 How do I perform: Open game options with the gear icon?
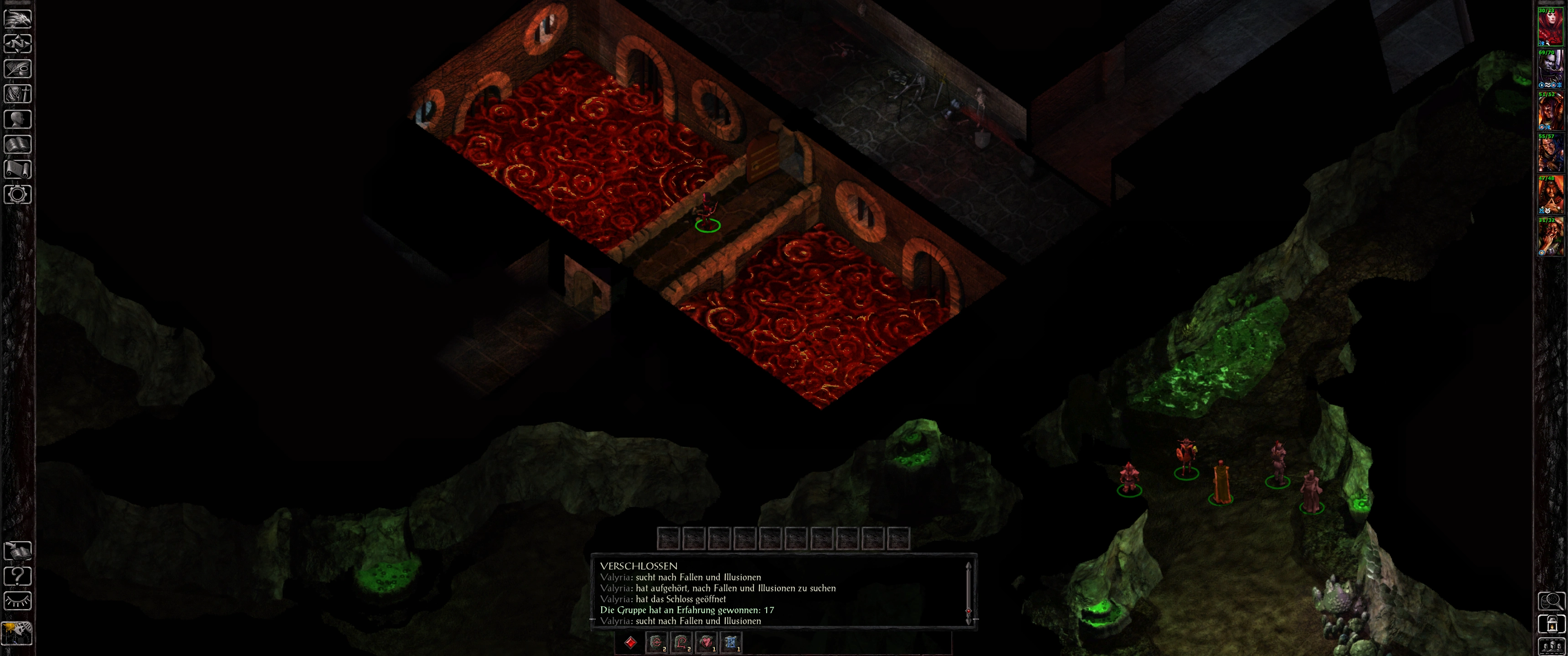(x=18, y=195)
